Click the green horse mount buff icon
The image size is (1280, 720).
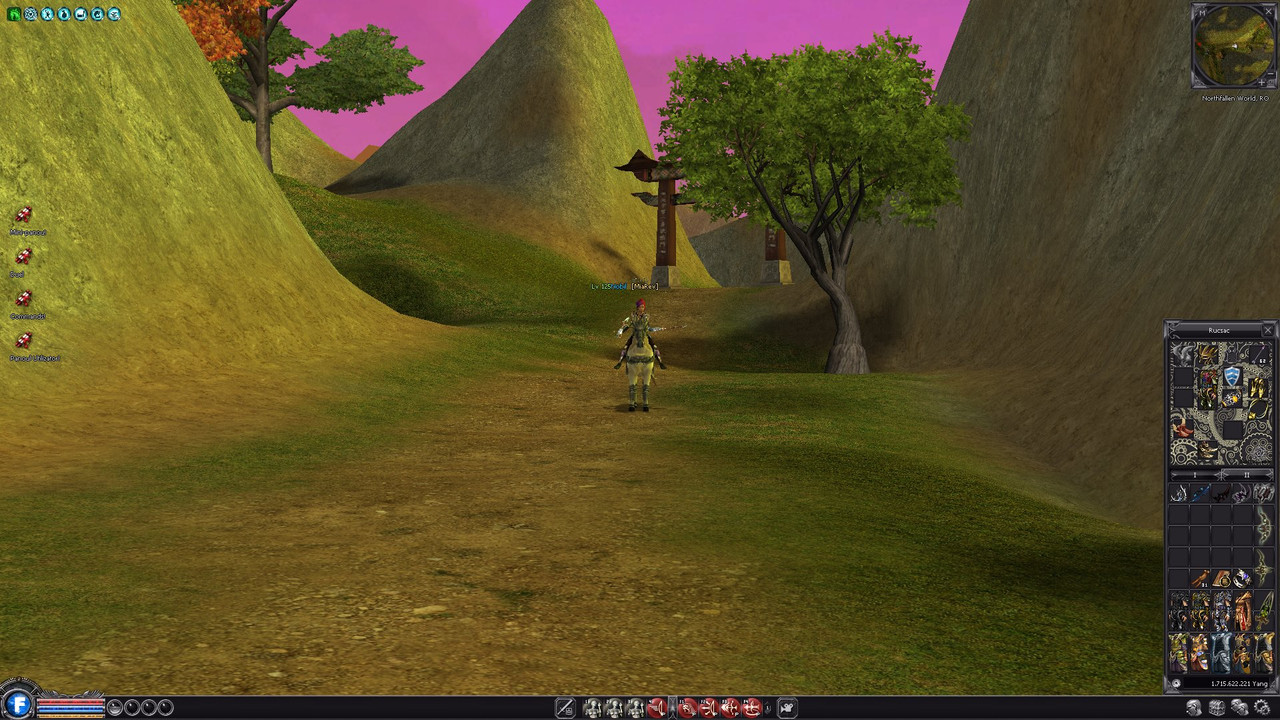(14, 14)
